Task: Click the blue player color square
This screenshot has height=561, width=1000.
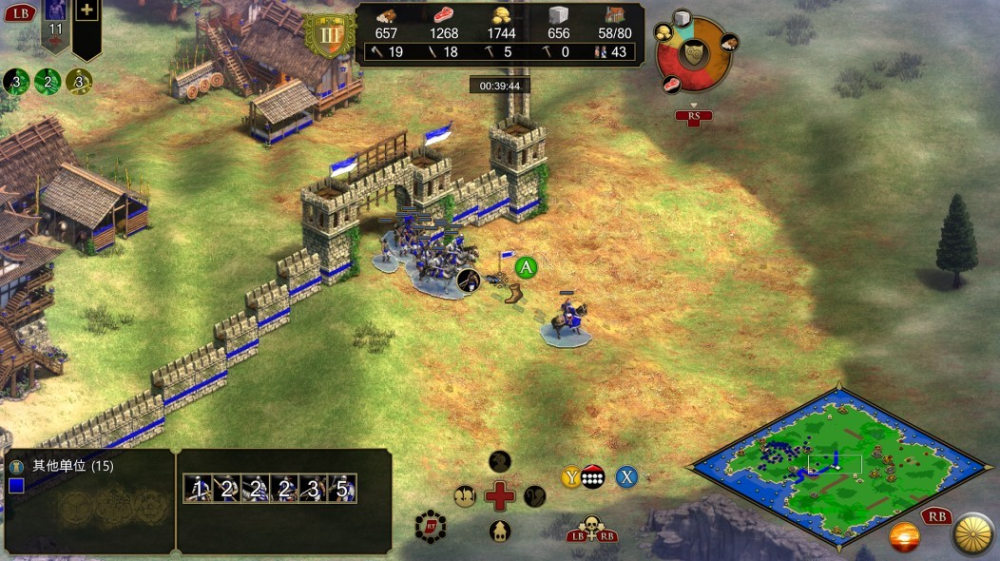Action: (x=16, y=486)
